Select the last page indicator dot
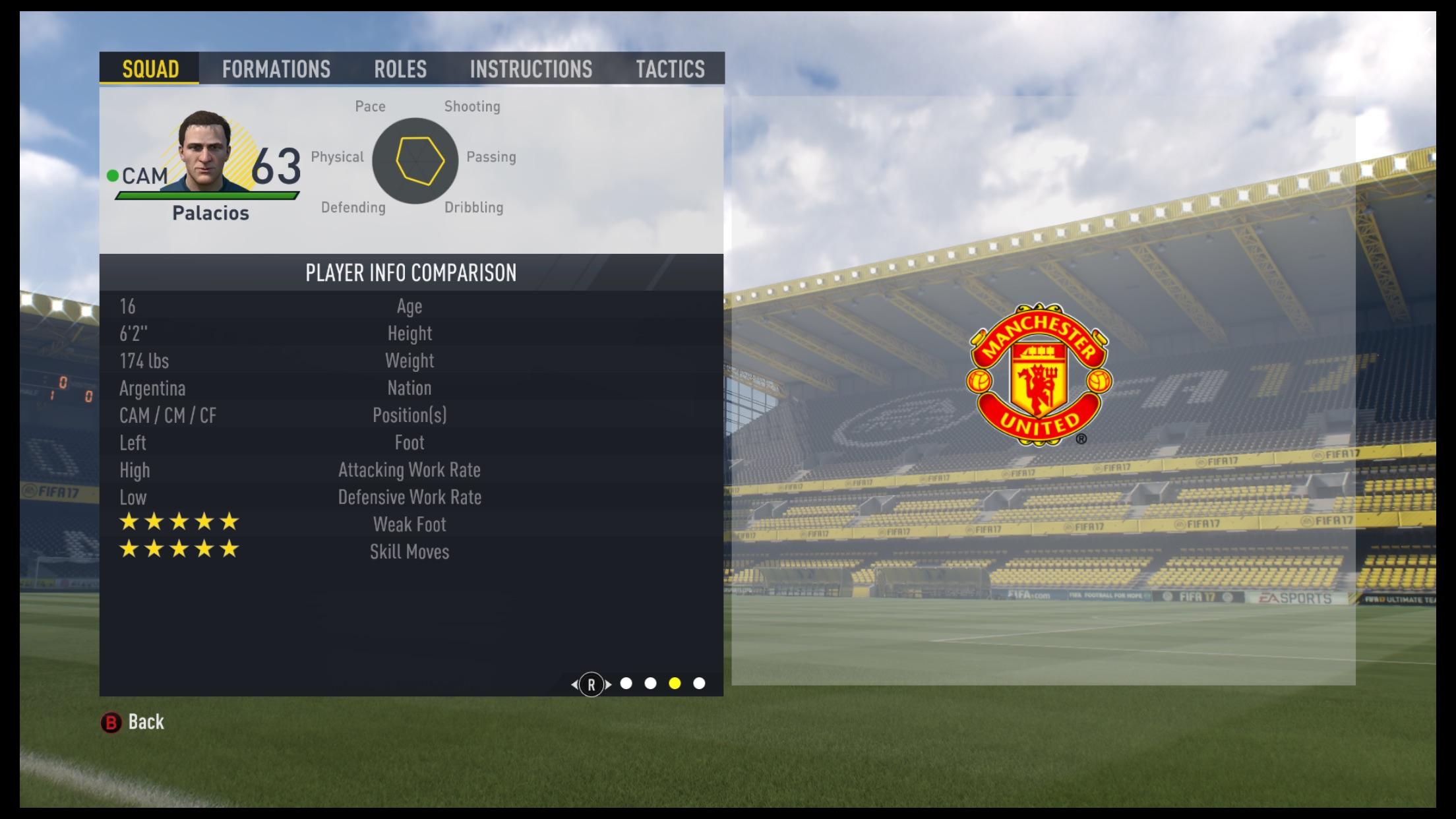Image resolution: width=1456 pixels, height=819 pixels. [x=698, y=684]
